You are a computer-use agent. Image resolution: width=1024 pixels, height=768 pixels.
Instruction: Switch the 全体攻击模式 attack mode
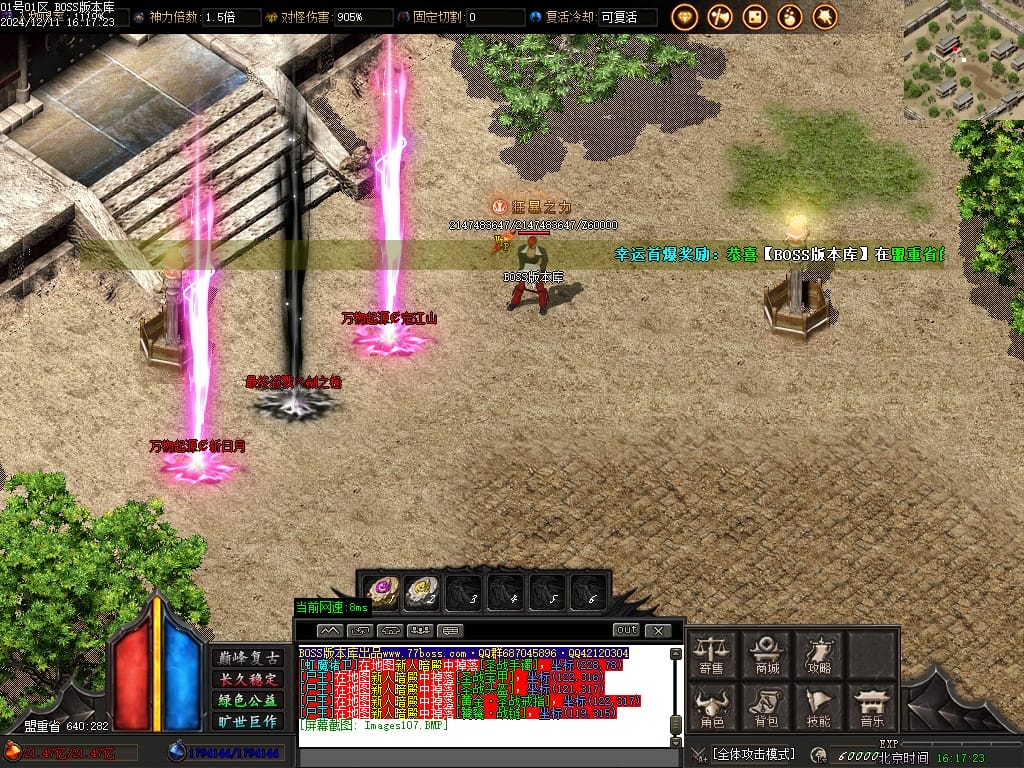point(753,754)
